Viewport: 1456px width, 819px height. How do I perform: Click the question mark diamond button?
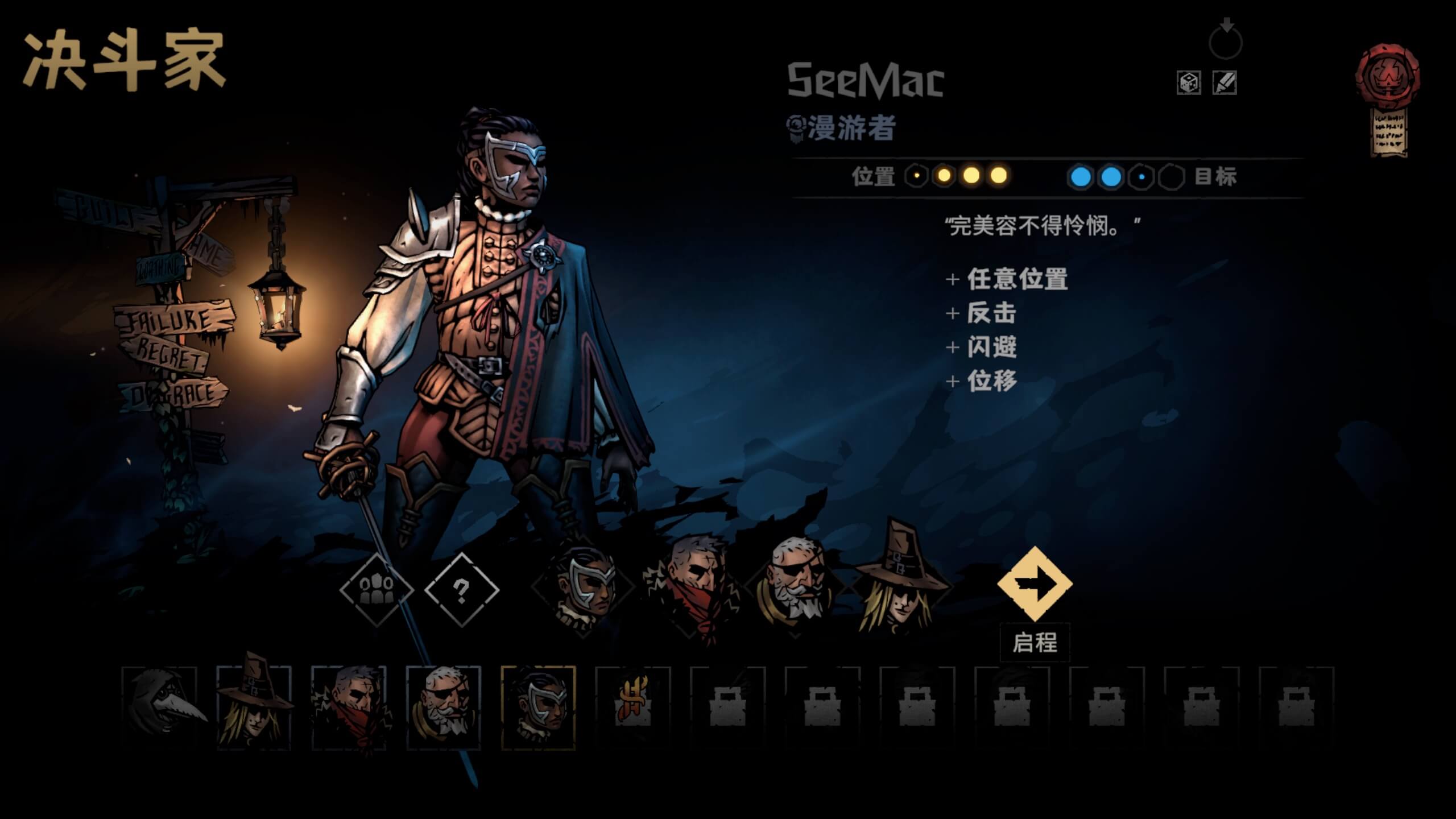[x=461, y=590]
